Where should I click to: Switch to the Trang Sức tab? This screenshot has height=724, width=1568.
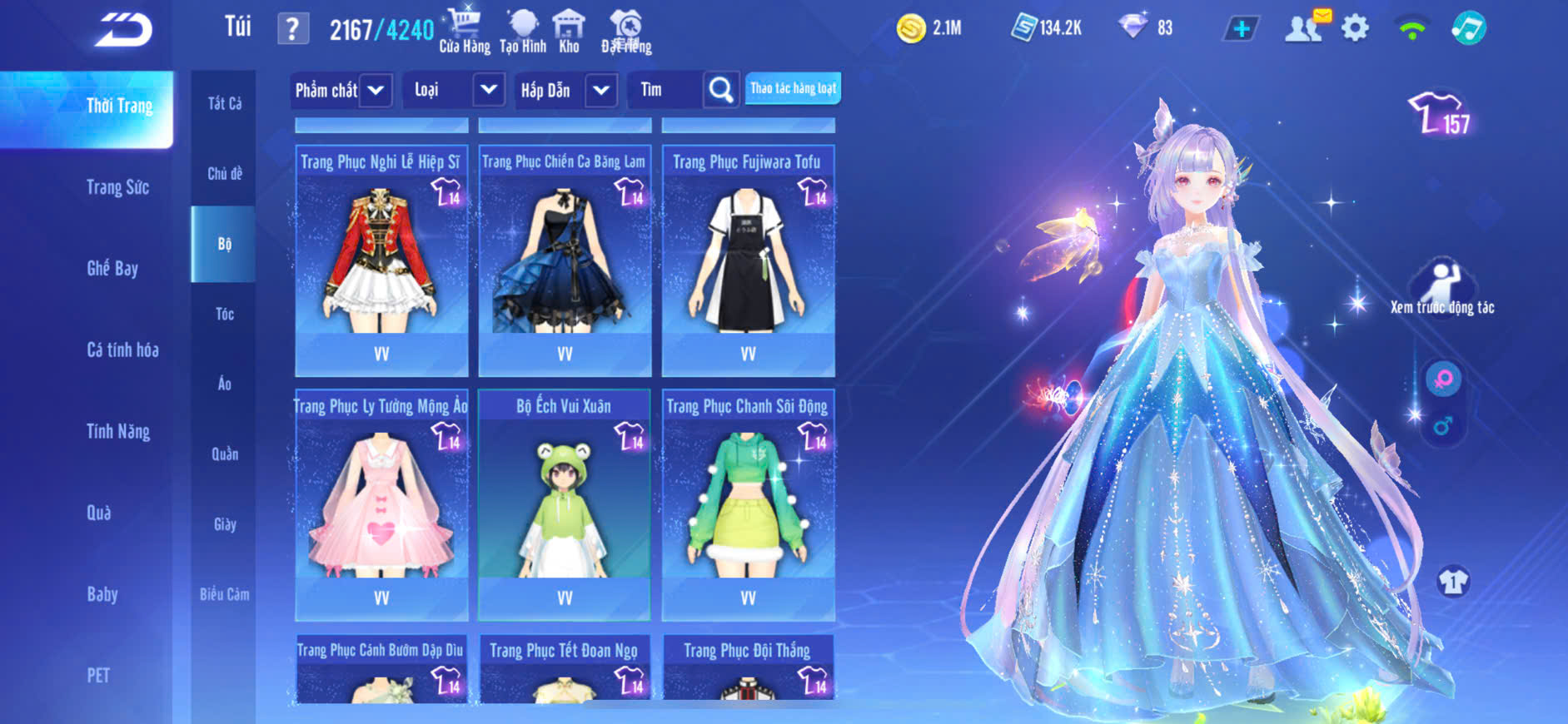pos(117,187)
